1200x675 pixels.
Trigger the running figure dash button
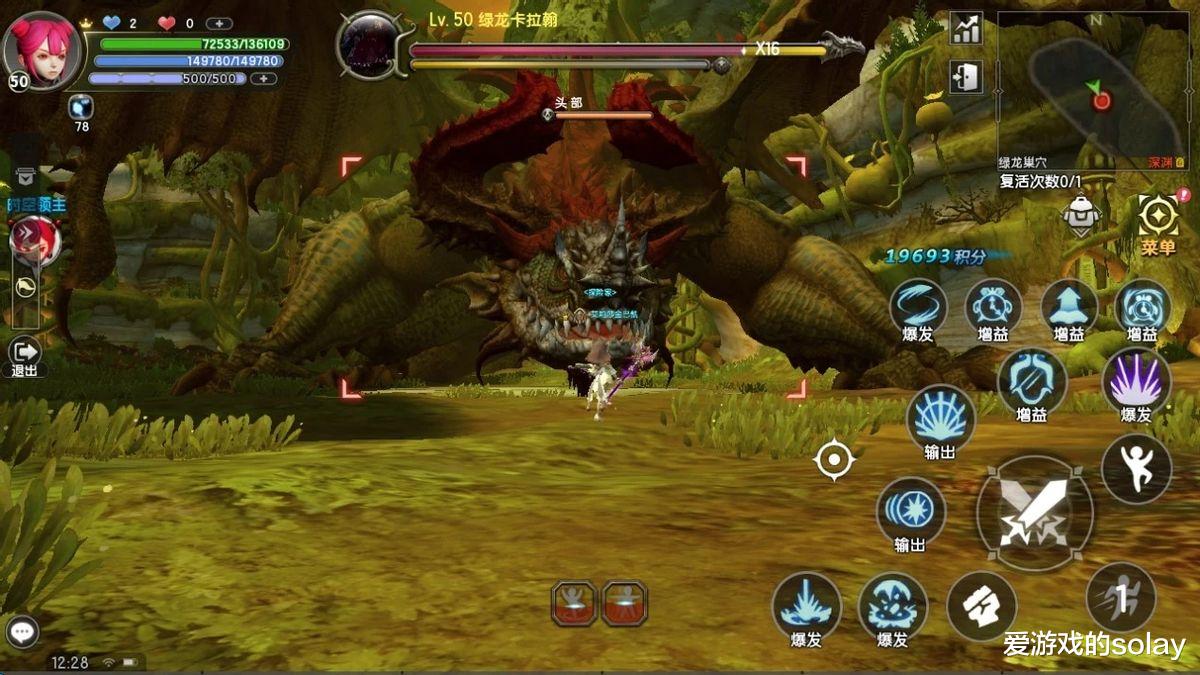[1121, 598]
